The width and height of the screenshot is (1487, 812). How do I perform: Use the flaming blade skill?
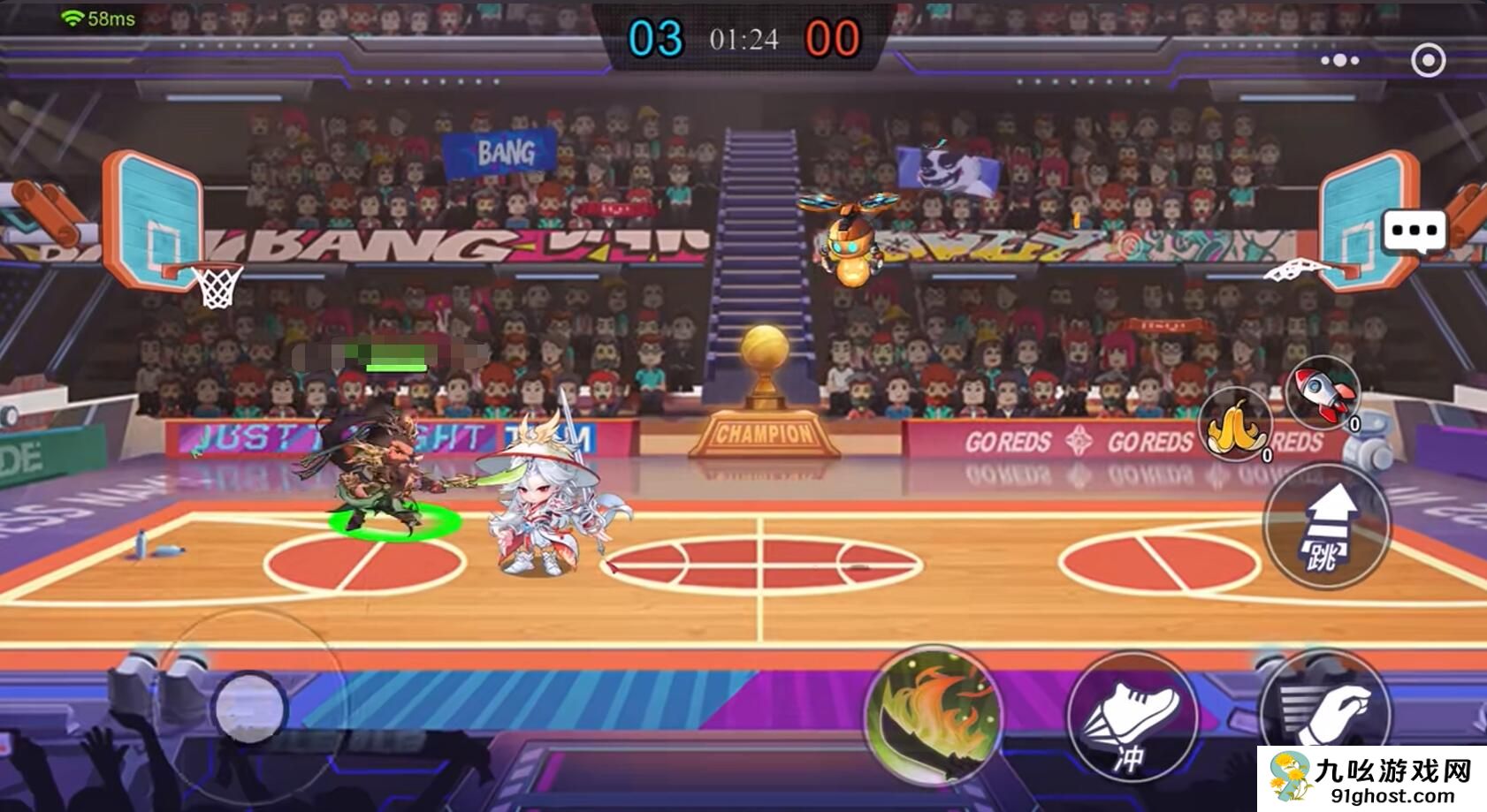(935, 716)
